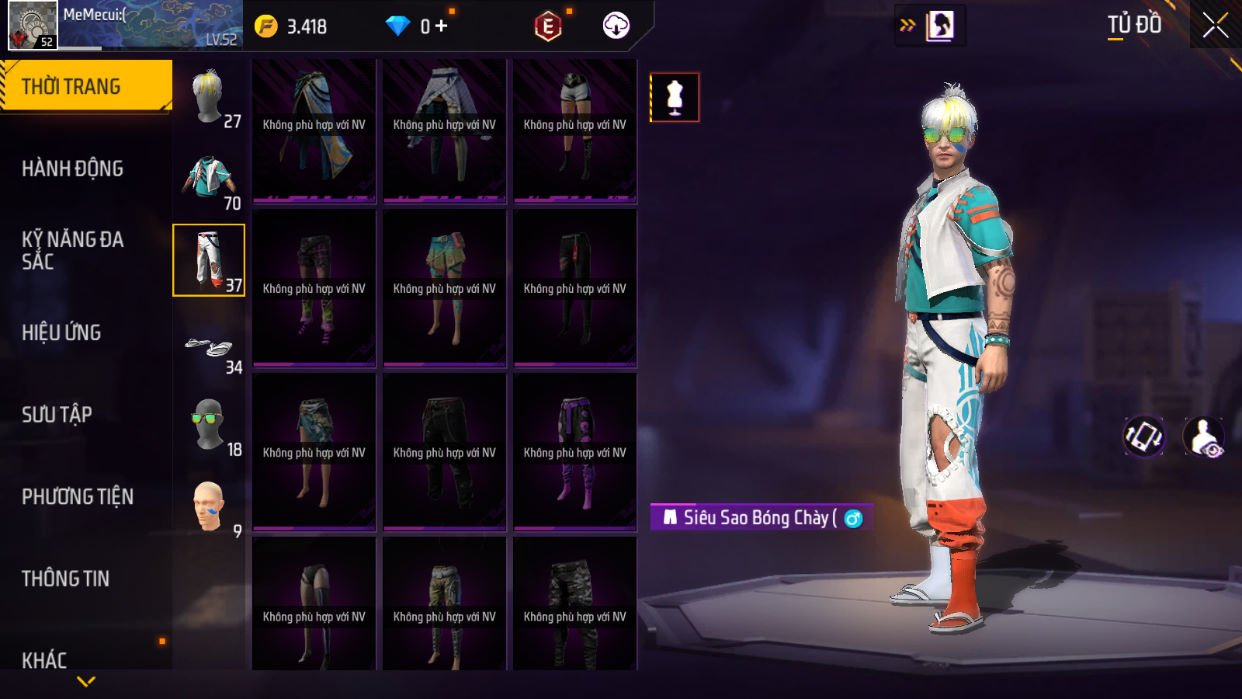
Task: Add diamonds with the plus button
Action: coord(440,26)
